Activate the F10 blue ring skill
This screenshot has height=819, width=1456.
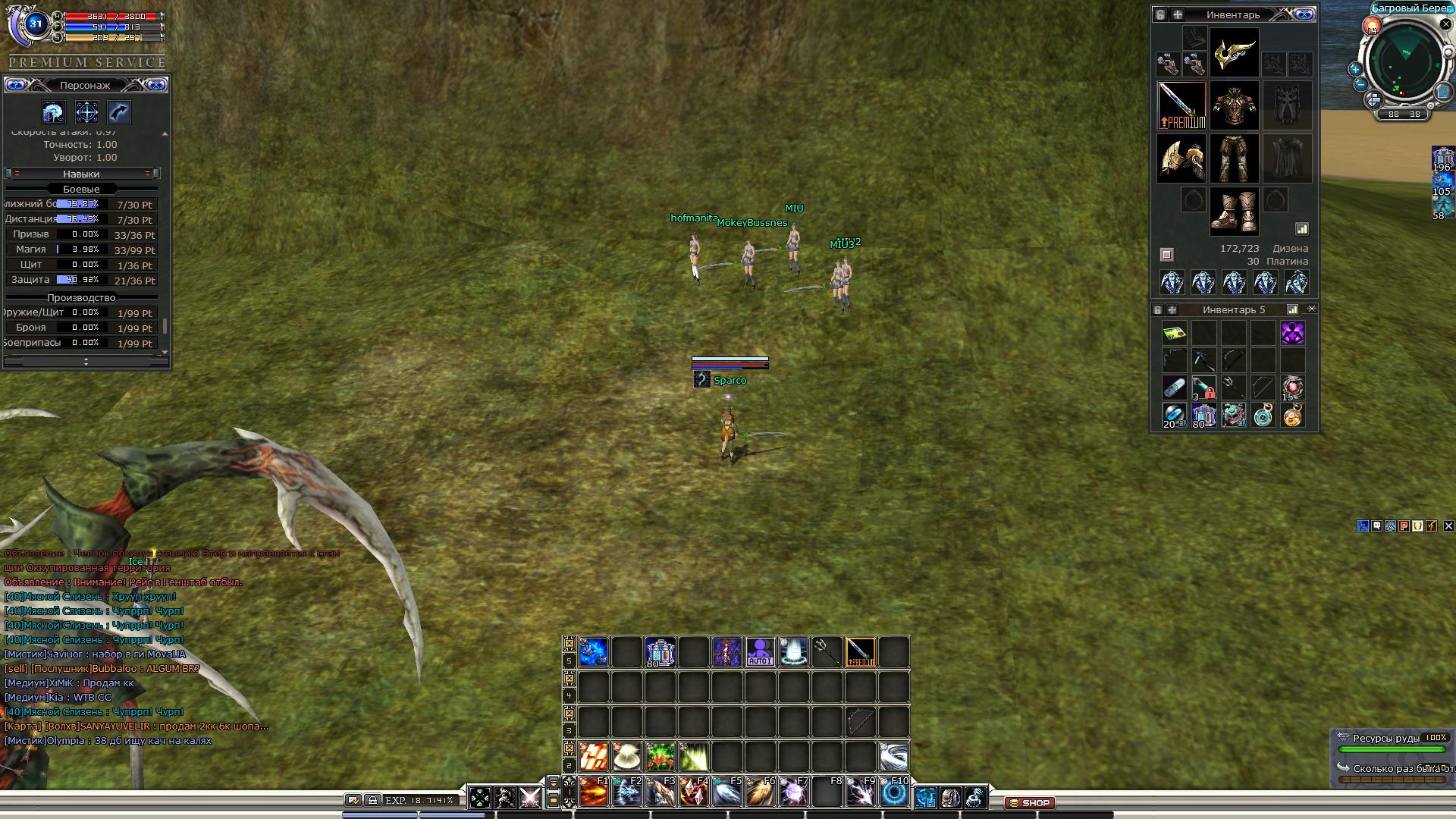[x=894, y=792]
